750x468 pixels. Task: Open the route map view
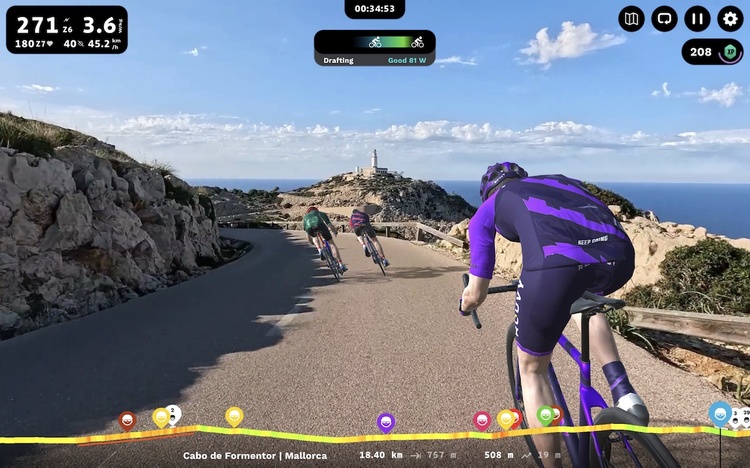tap(632, 19)
